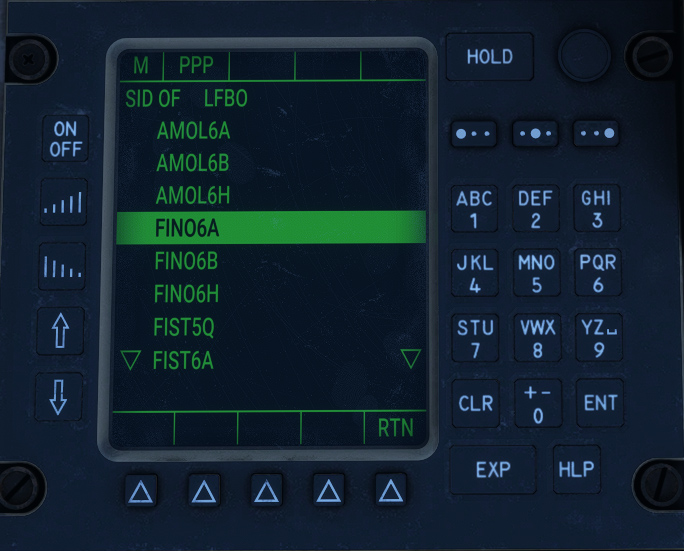
Task: Select the MNO 5 keypad key
Action: tap(536, 273)
